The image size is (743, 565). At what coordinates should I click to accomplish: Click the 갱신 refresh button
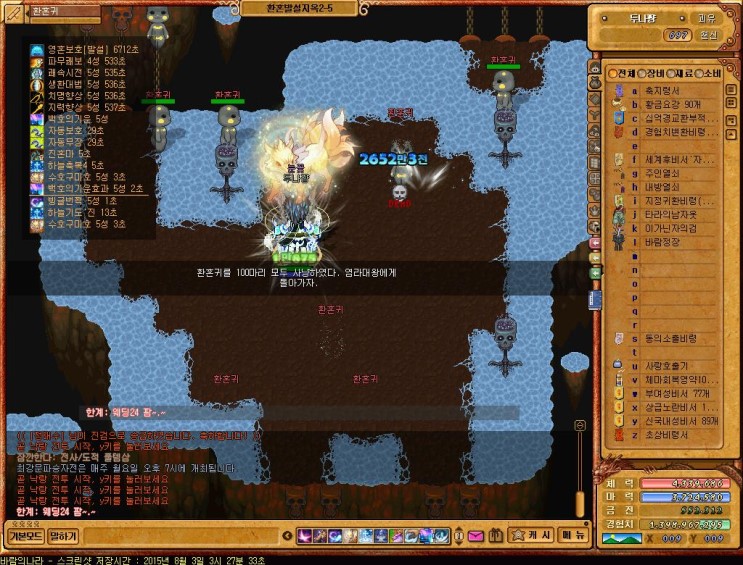(707, 35)
